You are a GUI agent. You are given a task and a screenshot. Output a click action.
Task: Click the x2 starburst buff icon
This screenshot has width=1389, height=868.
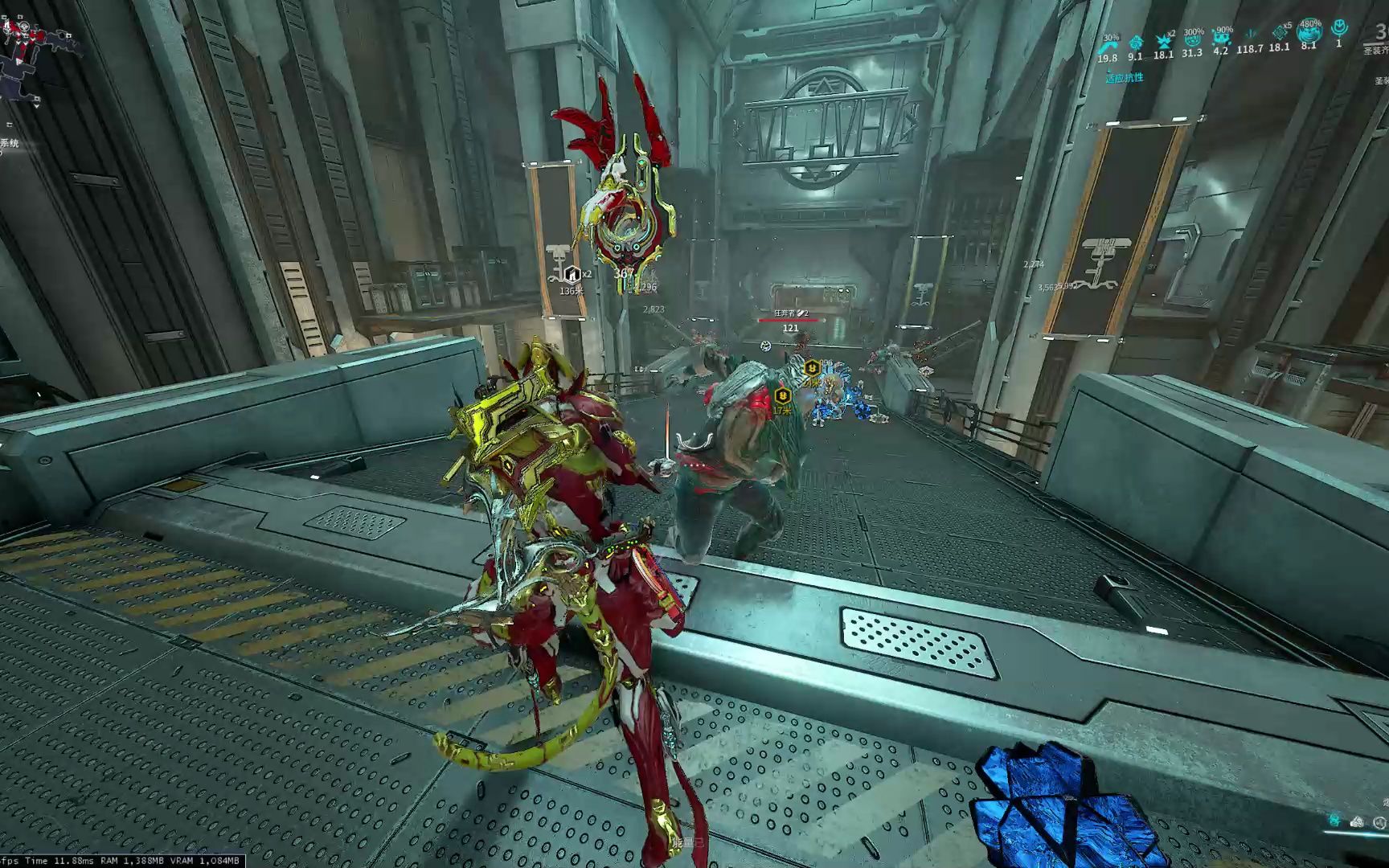coord(1162,42)
